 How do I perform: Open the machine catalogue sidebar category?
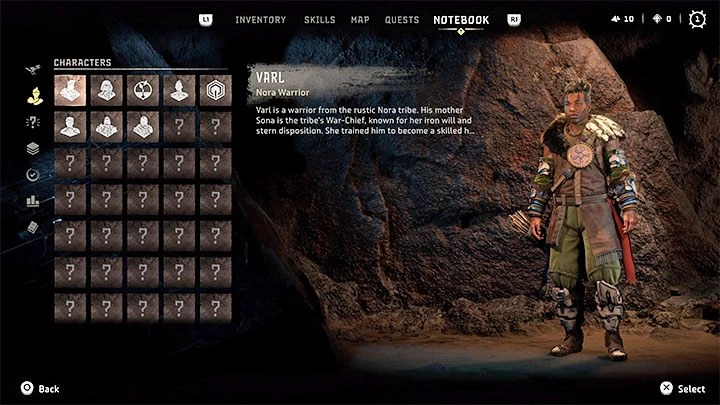coord(32,71)
